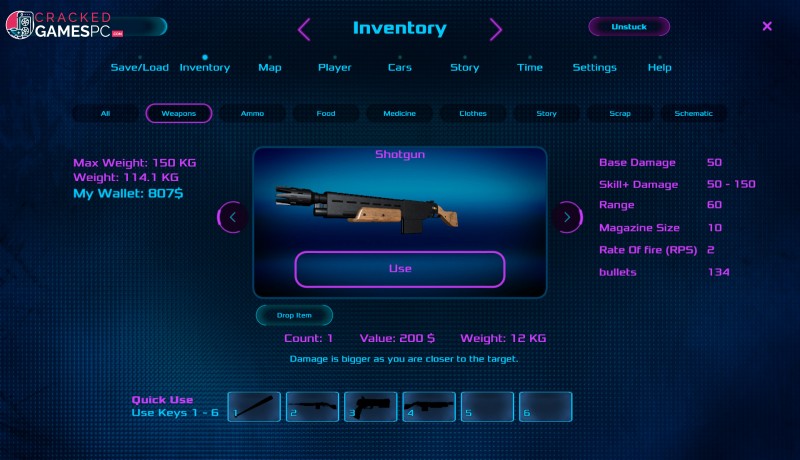This screenshot has height=460, width=800.
Task: Use the Shotgun
Action: pyautogui.click(x=399, y=269)
